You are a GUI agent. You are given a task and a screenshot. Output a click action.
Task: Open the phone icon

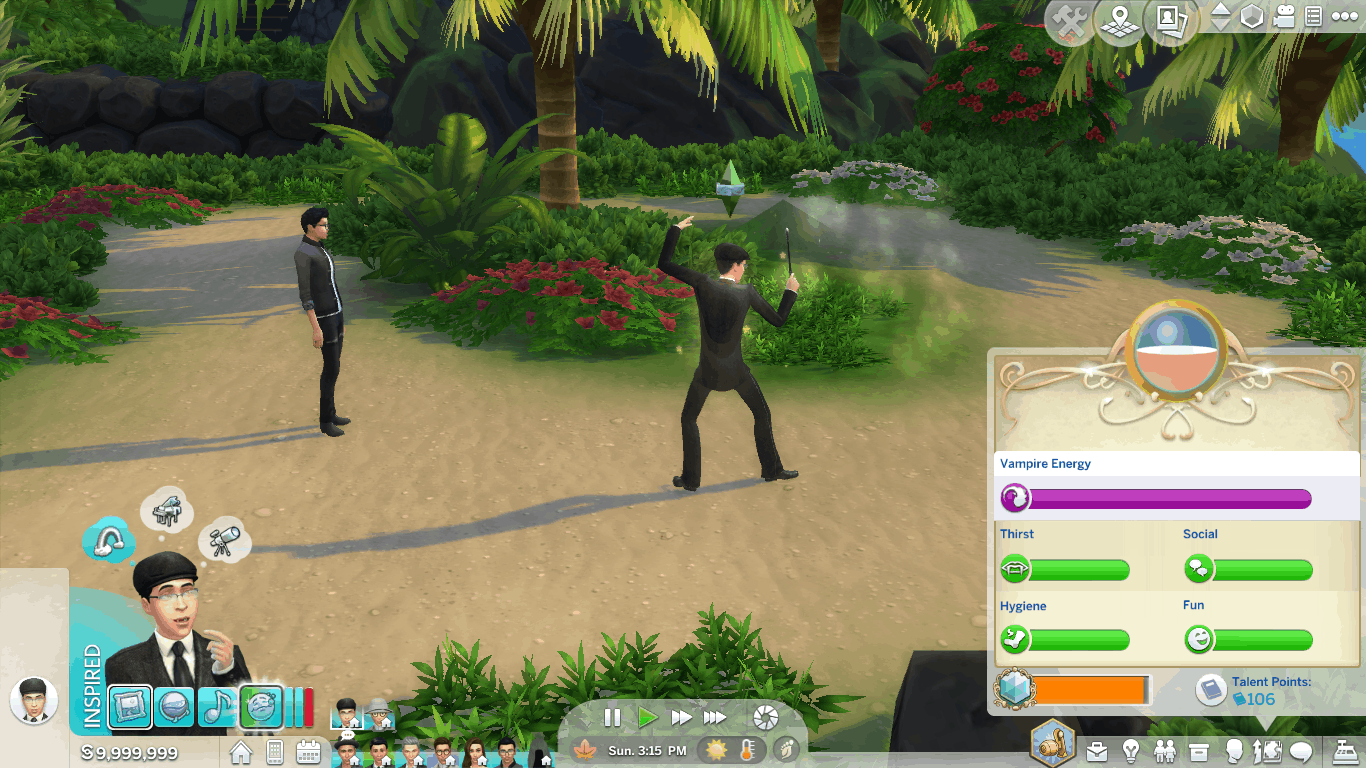(275, 751)
